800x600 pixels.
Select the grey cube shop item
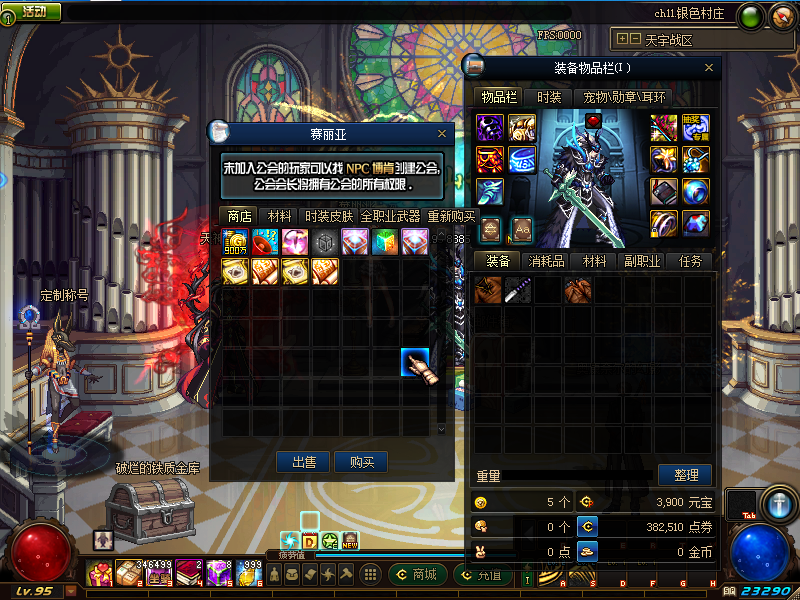(325, 242)
